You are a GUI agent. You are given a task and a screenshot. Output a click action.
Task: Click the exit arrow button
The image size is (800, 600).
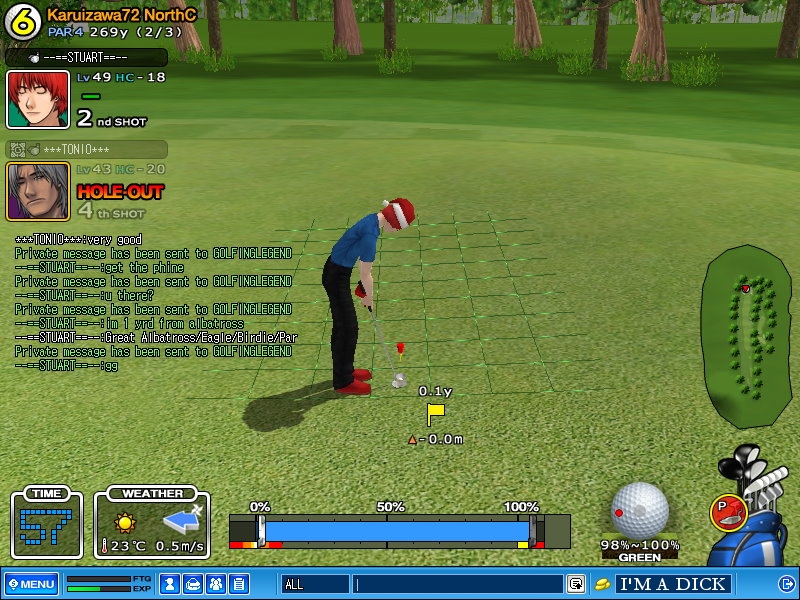point(786,584)
